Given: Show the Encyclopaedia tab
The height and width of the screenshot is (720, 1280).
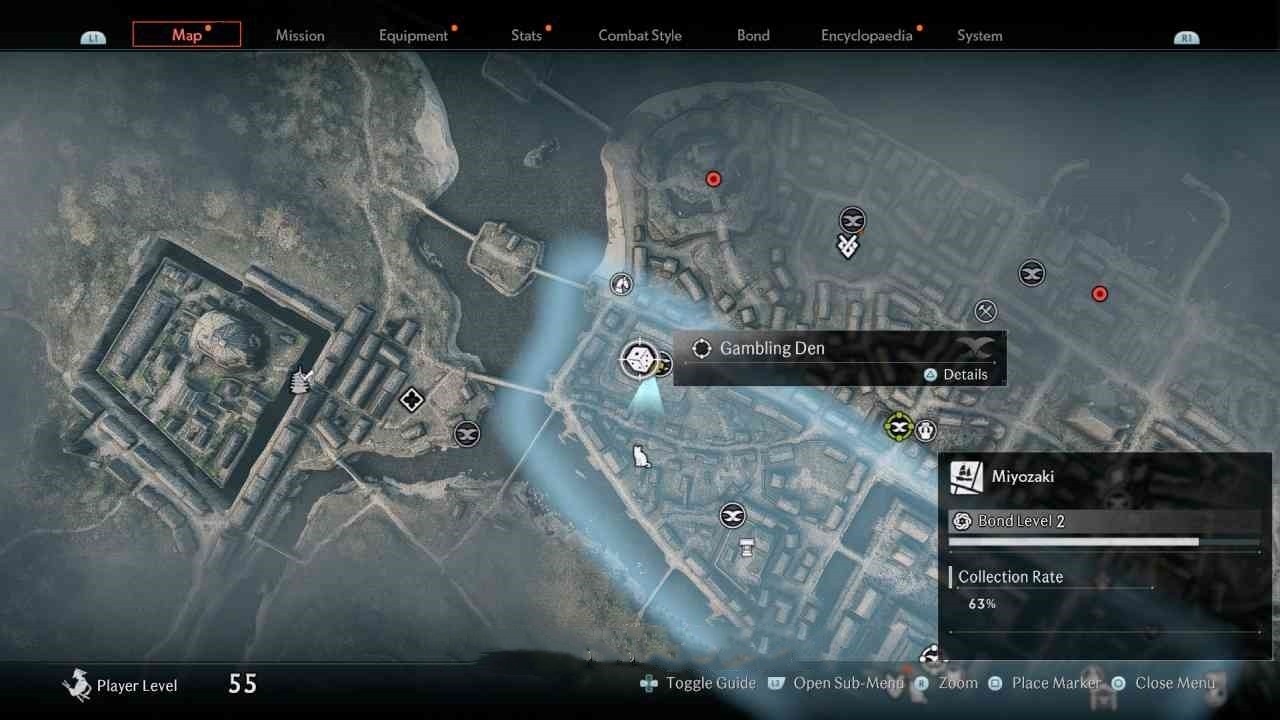Looking at the screenshot, I should tap(867, 35).
